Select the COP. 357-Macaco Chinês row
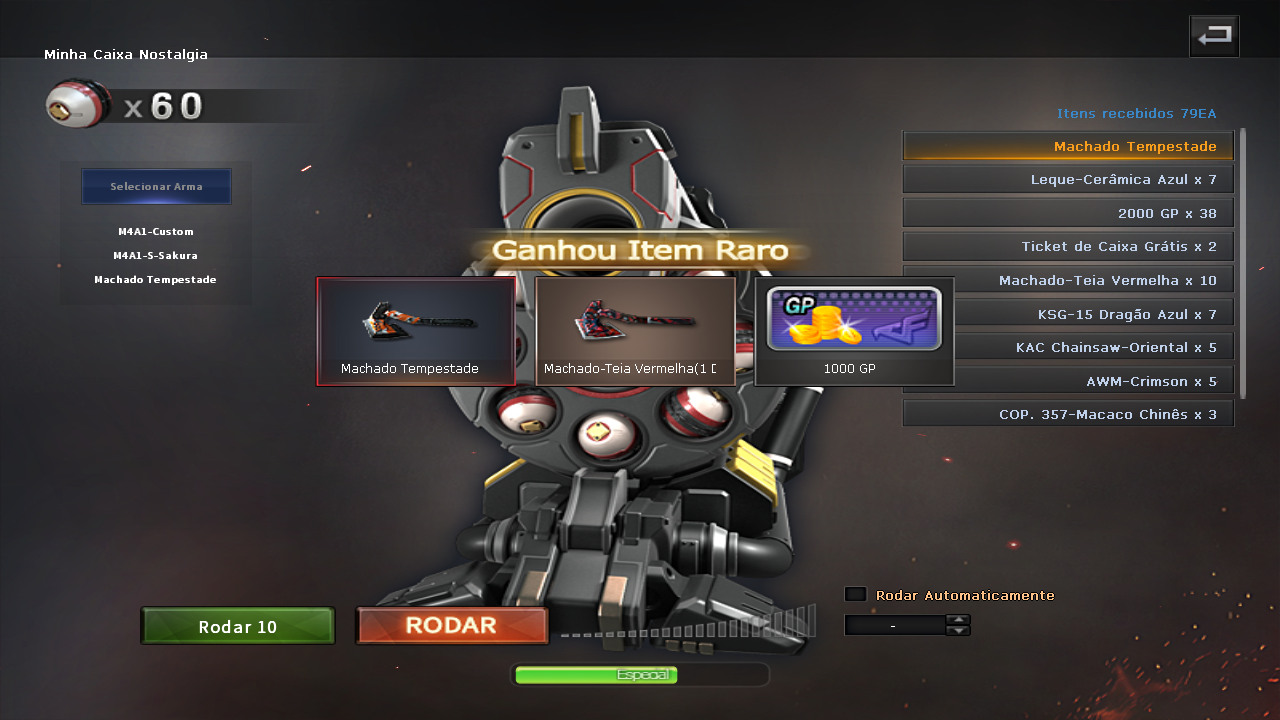This screenshot has width=1280, height=720. (1068, 414)
